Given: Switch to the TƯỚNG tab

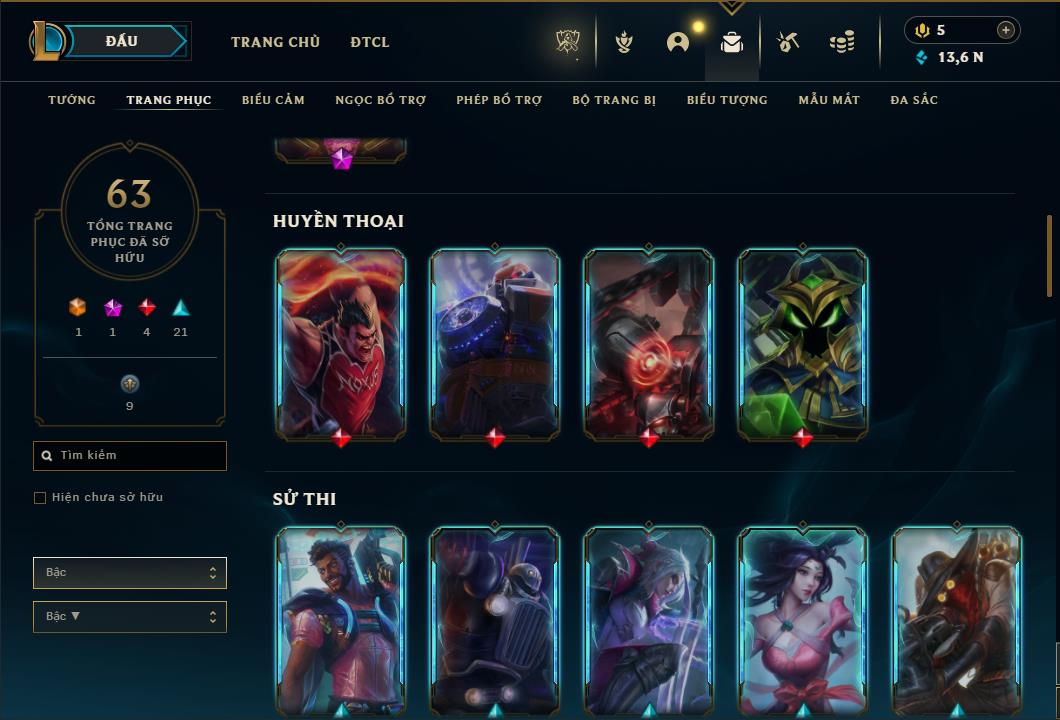Looking at the screenshot, I should tap(72, 100).
